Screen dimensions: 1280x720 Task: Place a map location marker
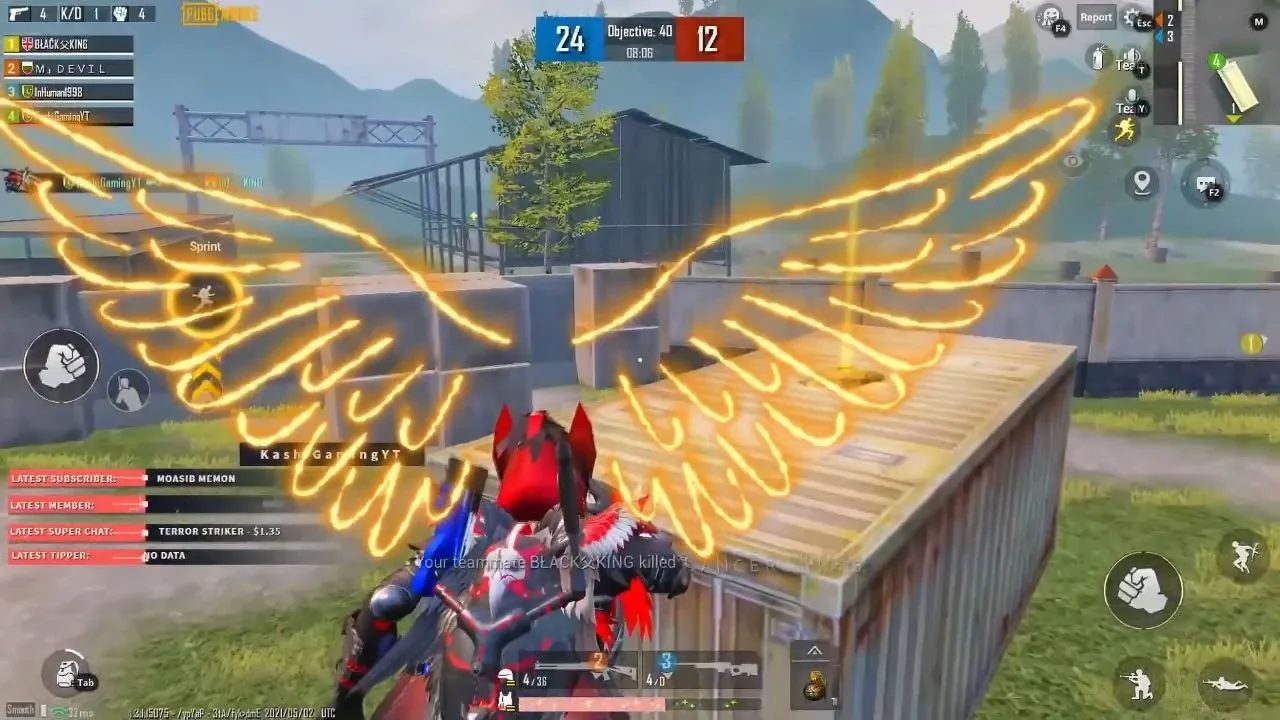point(1141,182)
